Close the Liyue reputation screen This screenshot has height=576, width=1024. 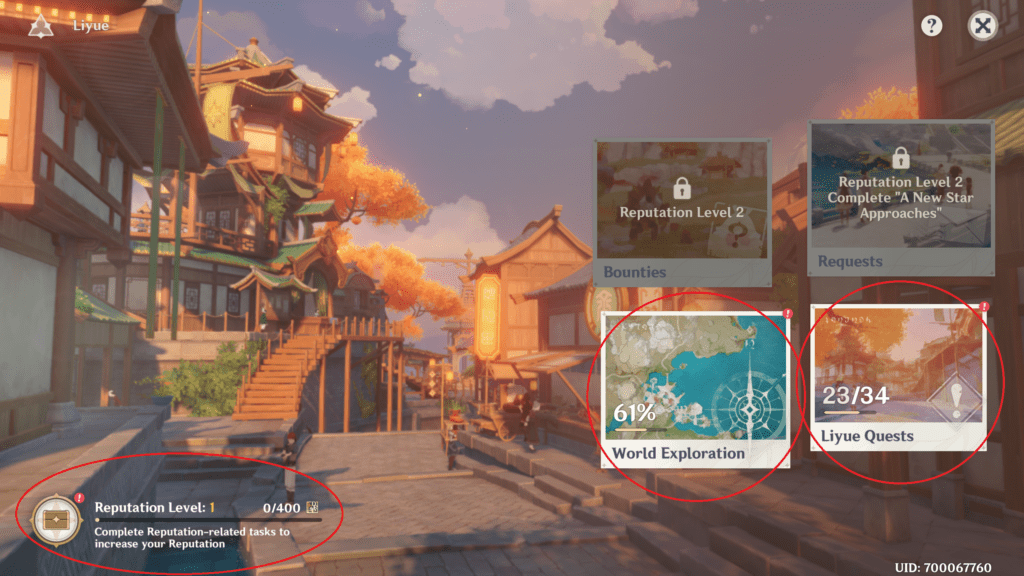(983, 26)
